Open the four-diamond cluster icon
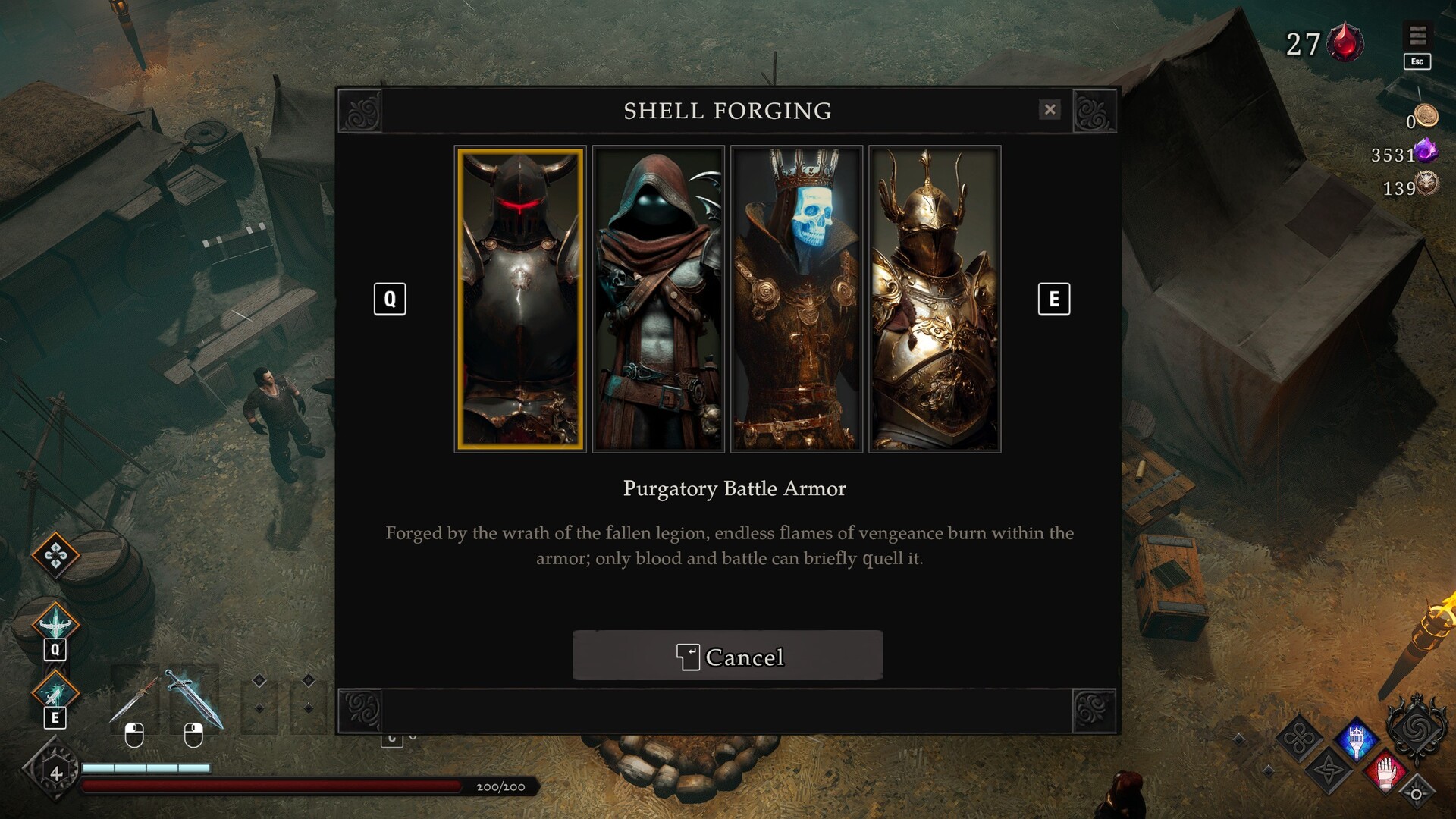Viewport: 1456px width, 819px height. pyautogui.click(x=55, y=556)
